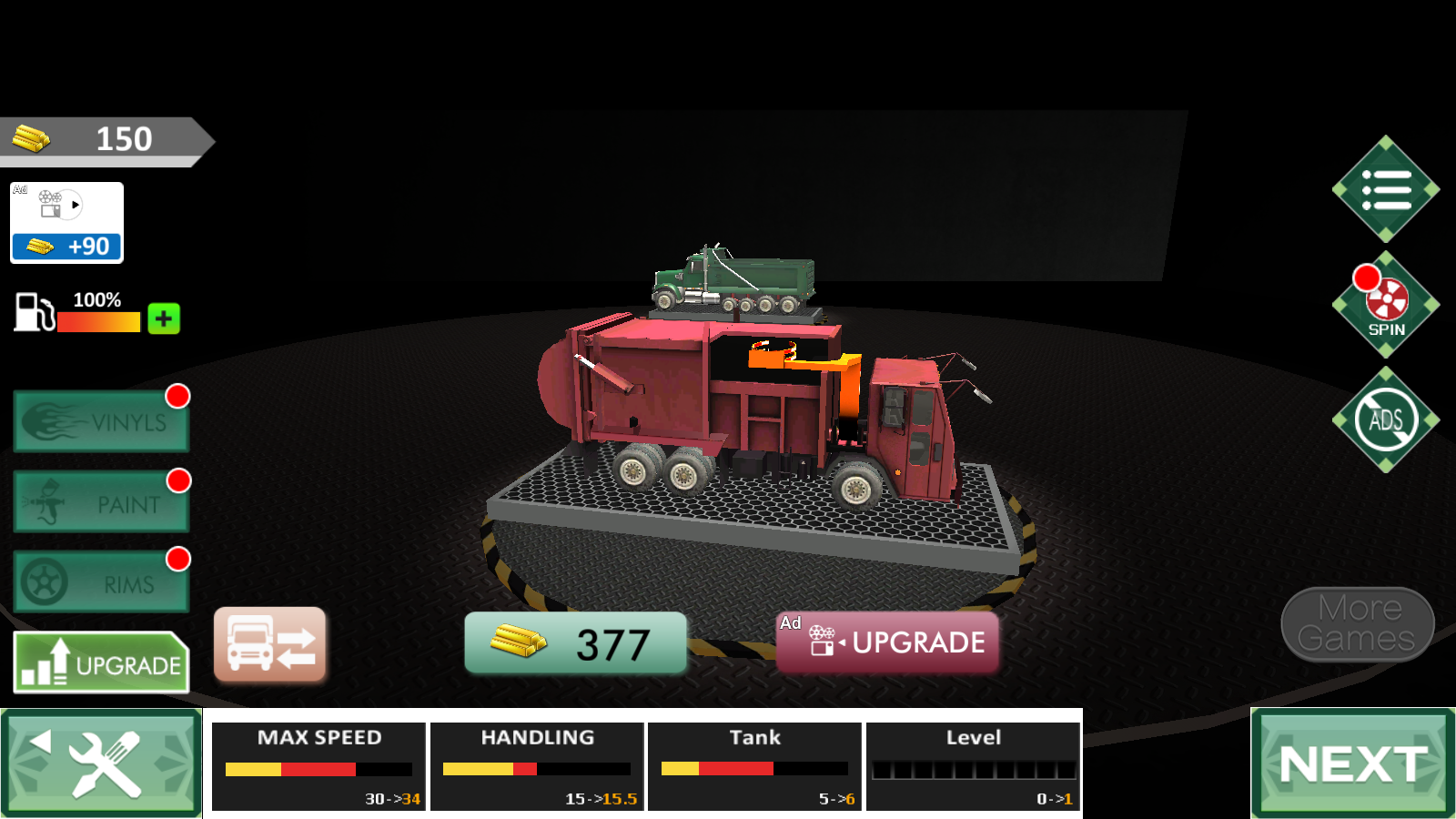The height and width of the screenshot is (819, 1456).
Task: Open More Games panel
Action: click(x=1356, y=623)
